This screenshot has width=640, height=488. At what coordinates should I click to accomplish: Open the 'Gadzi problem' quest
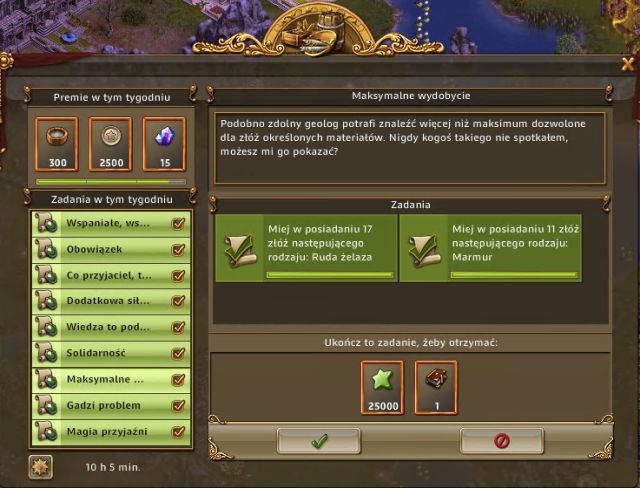click(110, 405)
